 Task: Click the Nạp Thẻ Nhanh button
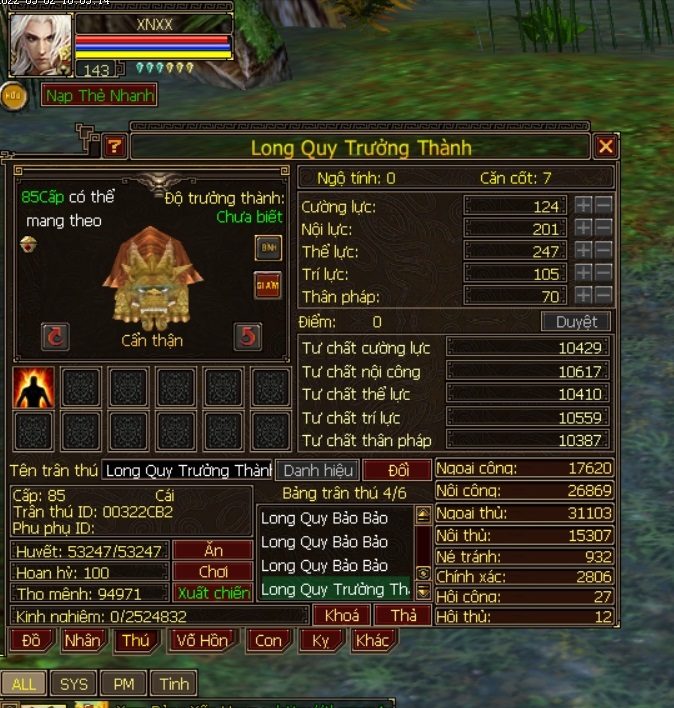100,96
